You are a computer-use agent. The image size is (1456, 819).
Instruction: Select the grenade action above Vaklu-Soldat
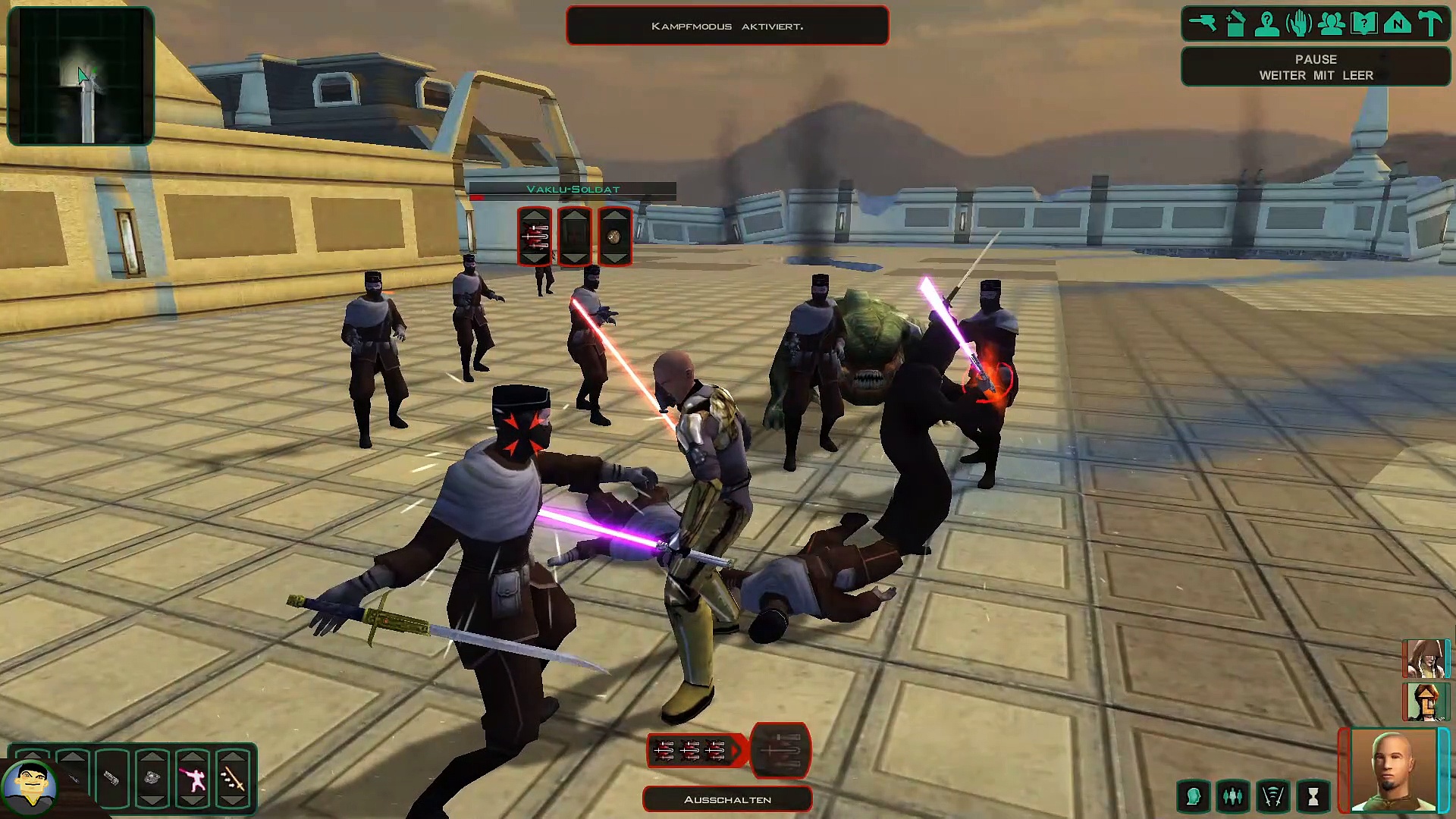614,237
